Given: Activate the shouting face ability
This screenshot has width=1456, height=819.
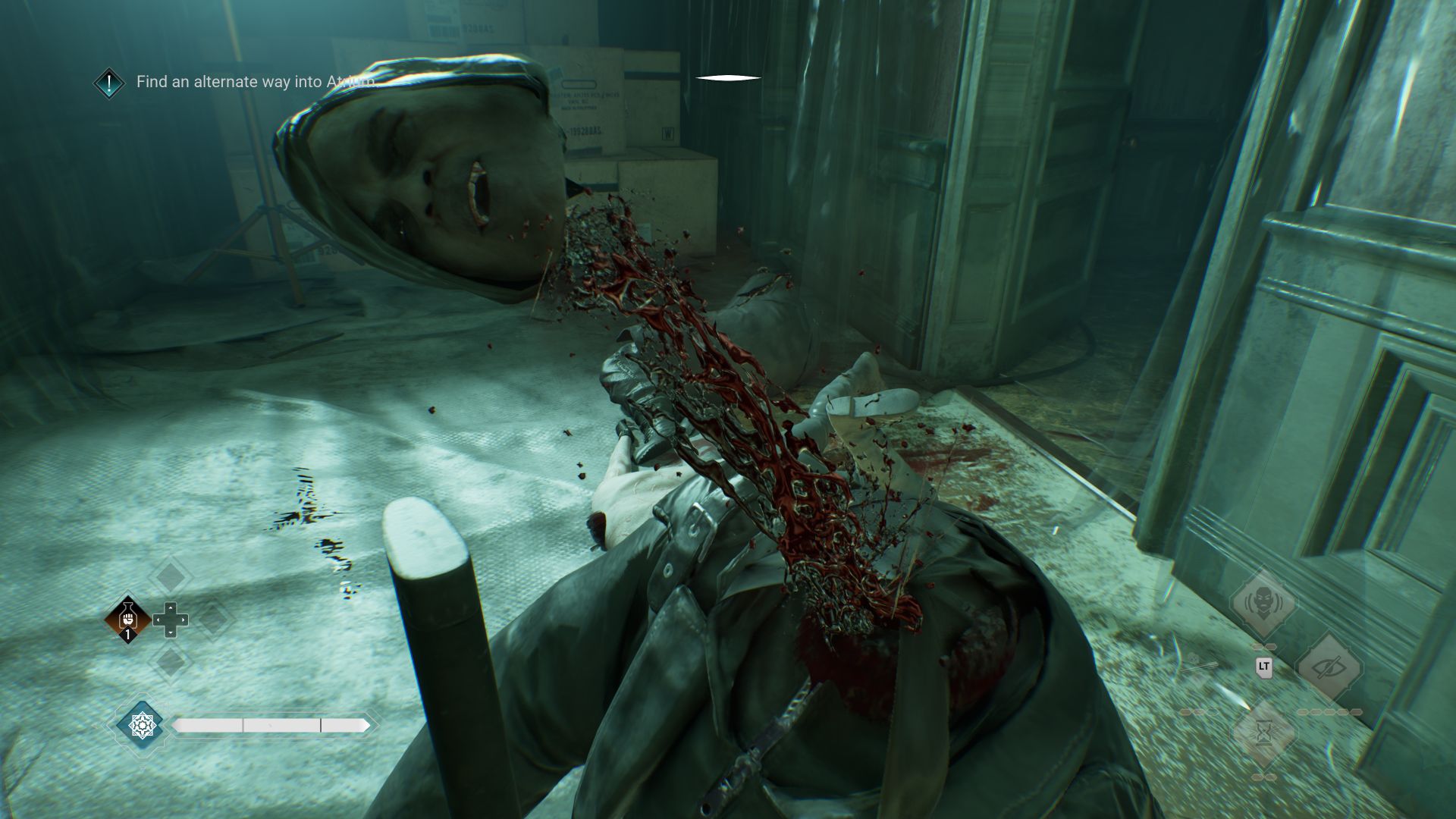Looking at the screenshot, I should 1263,603.
